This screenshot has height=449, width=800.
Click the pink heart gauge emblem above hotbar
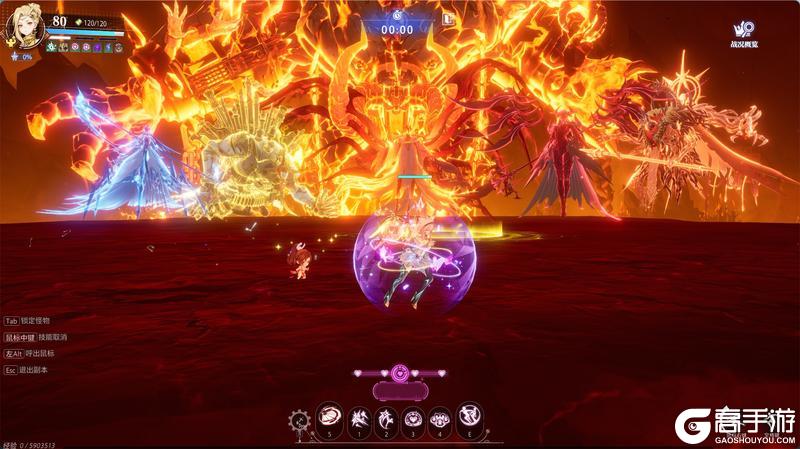399,373
